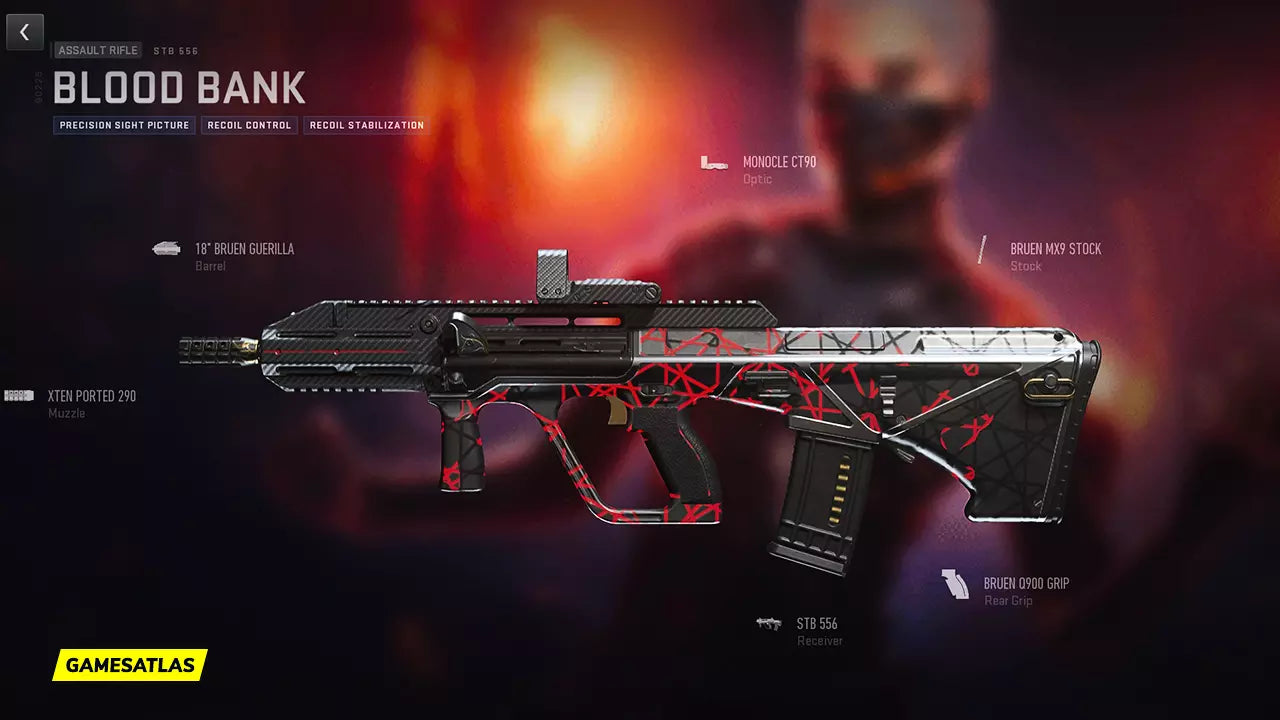Screen dimensions: 1280x720
Task: Select the Monocle CT90 optic attachment
Action: (778, 162)
